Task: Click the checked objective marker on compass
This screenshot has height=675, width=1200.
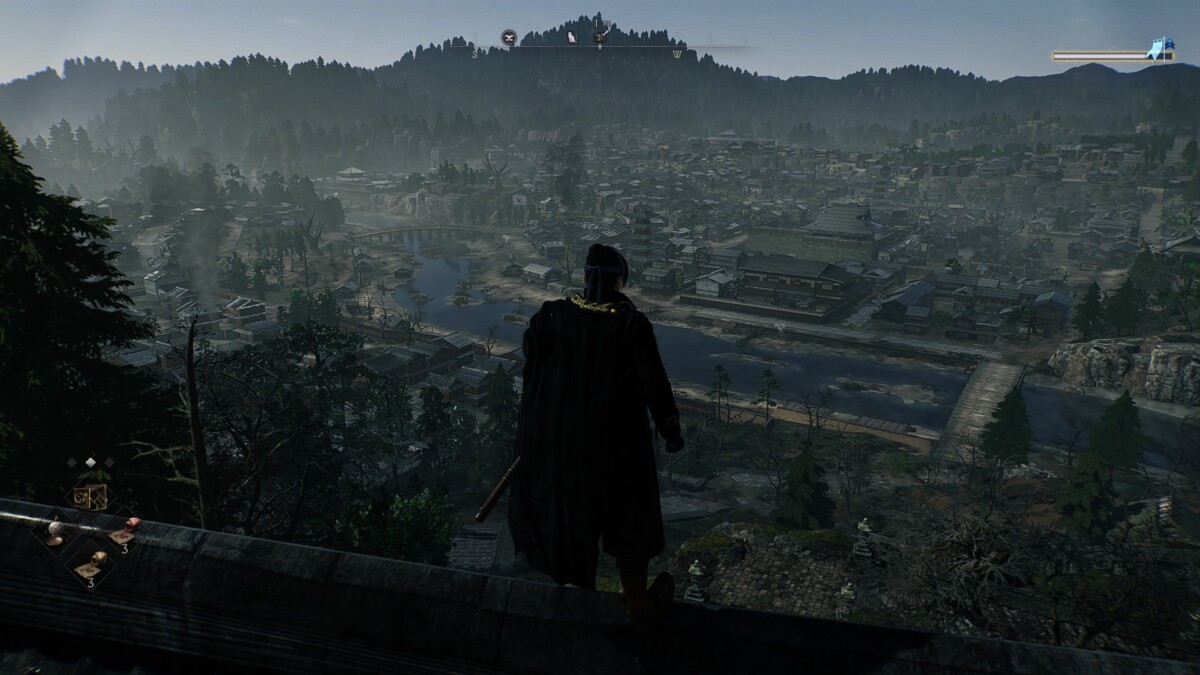Action: coord(601,37)
